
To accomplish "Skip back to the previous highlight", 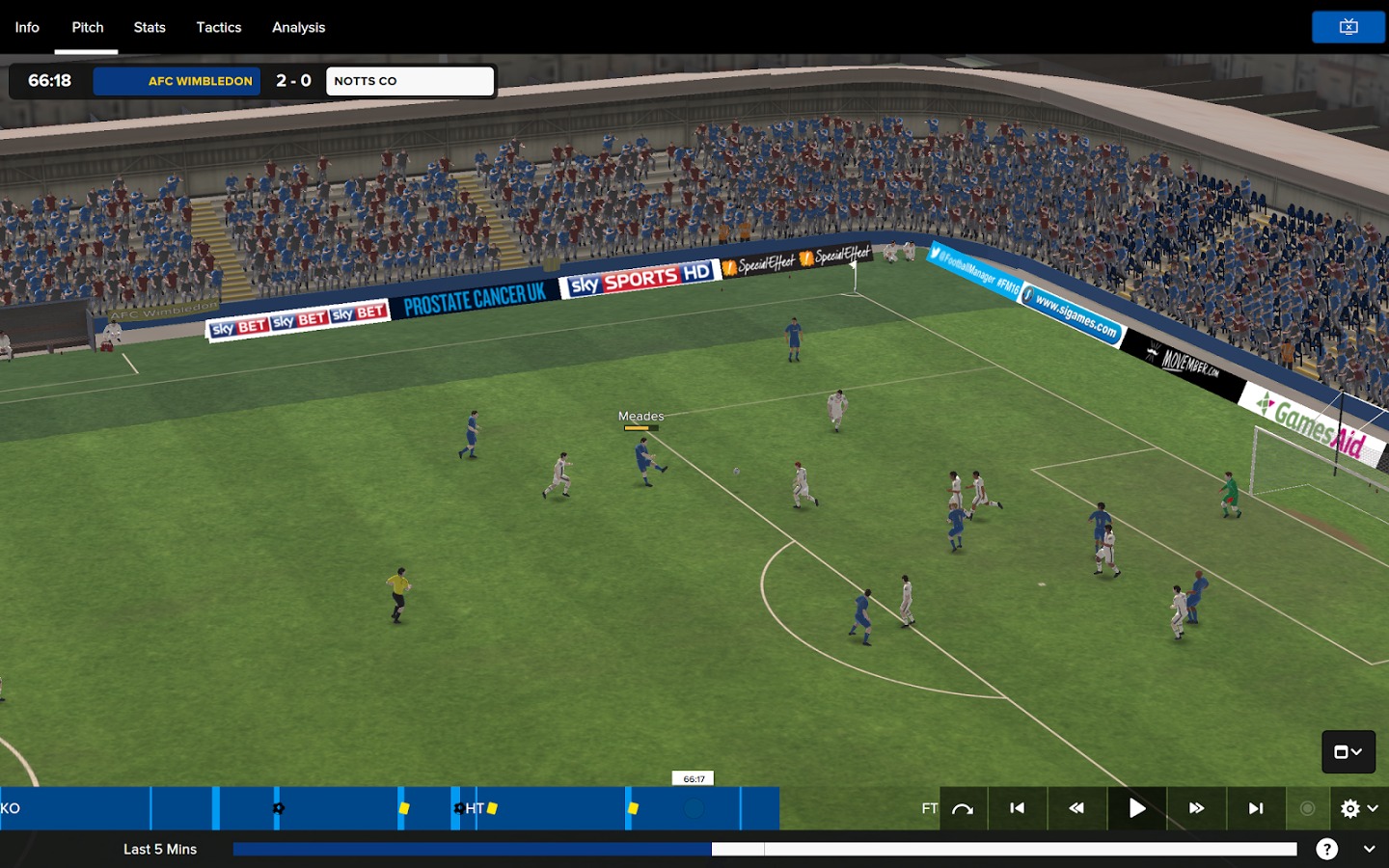I will point(1017,808).
